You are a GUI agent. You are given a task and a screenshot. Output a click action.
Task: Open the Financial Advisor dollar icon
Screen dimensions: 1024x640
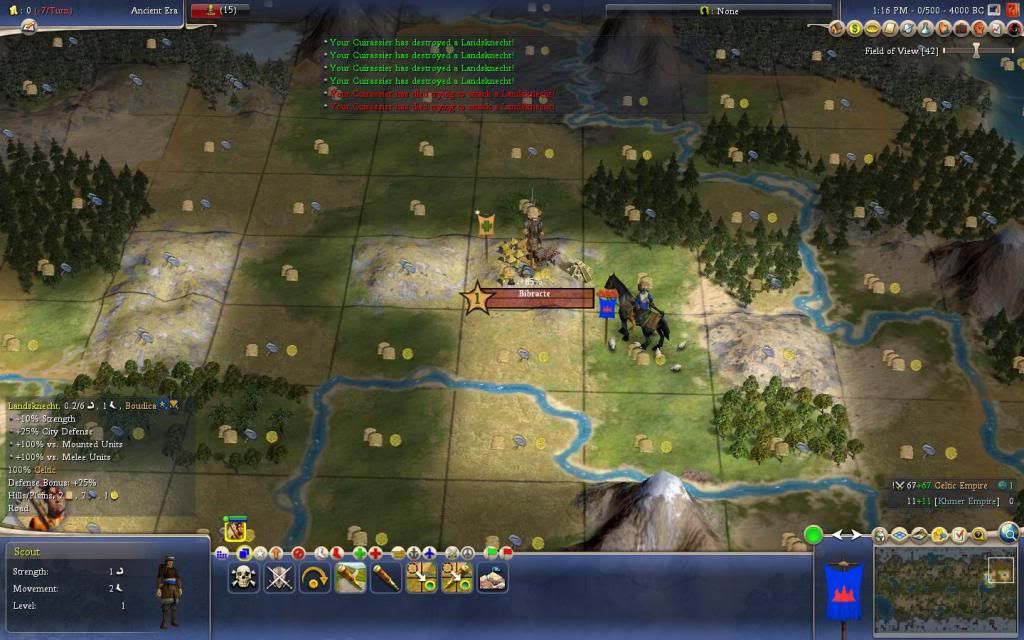(856, 29)
